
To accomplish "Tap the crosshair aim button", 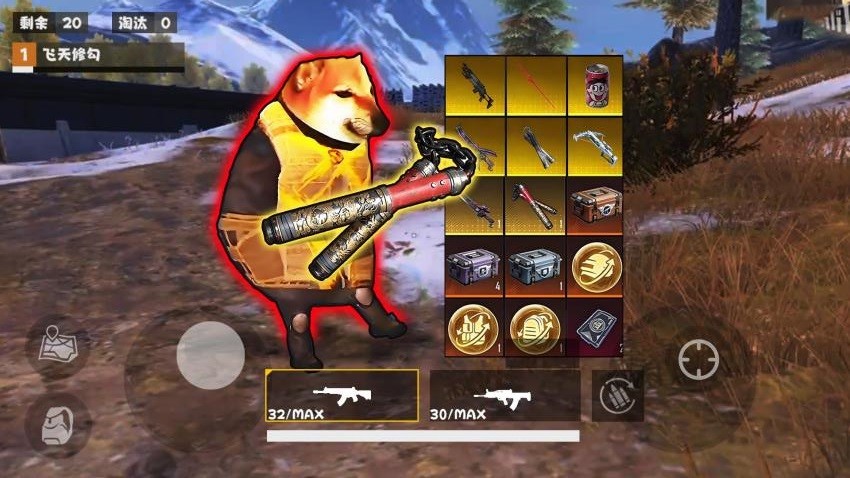I will click(698, 360).
